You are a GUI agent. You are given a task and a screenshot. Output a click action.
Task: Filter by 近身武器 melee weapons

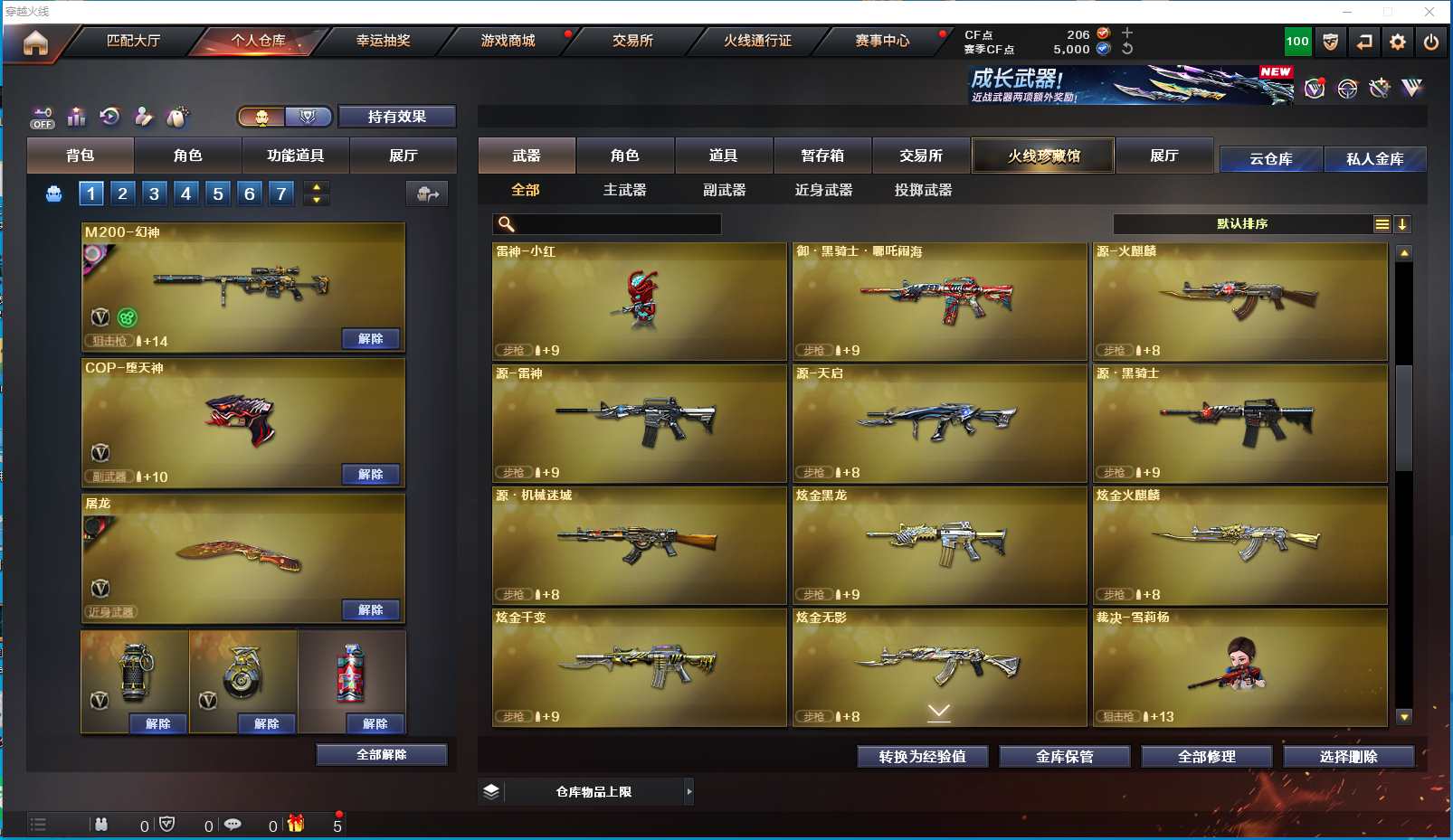823,190
